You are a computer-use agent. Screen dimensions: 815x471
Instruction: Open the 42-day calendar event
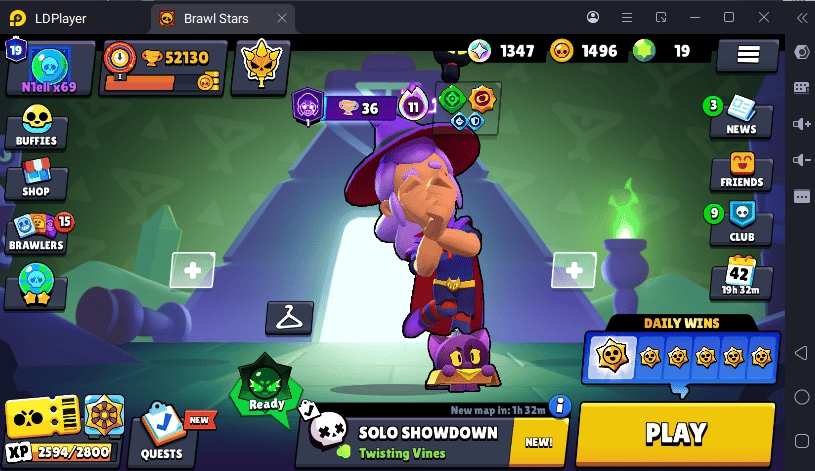click(741, 277)
